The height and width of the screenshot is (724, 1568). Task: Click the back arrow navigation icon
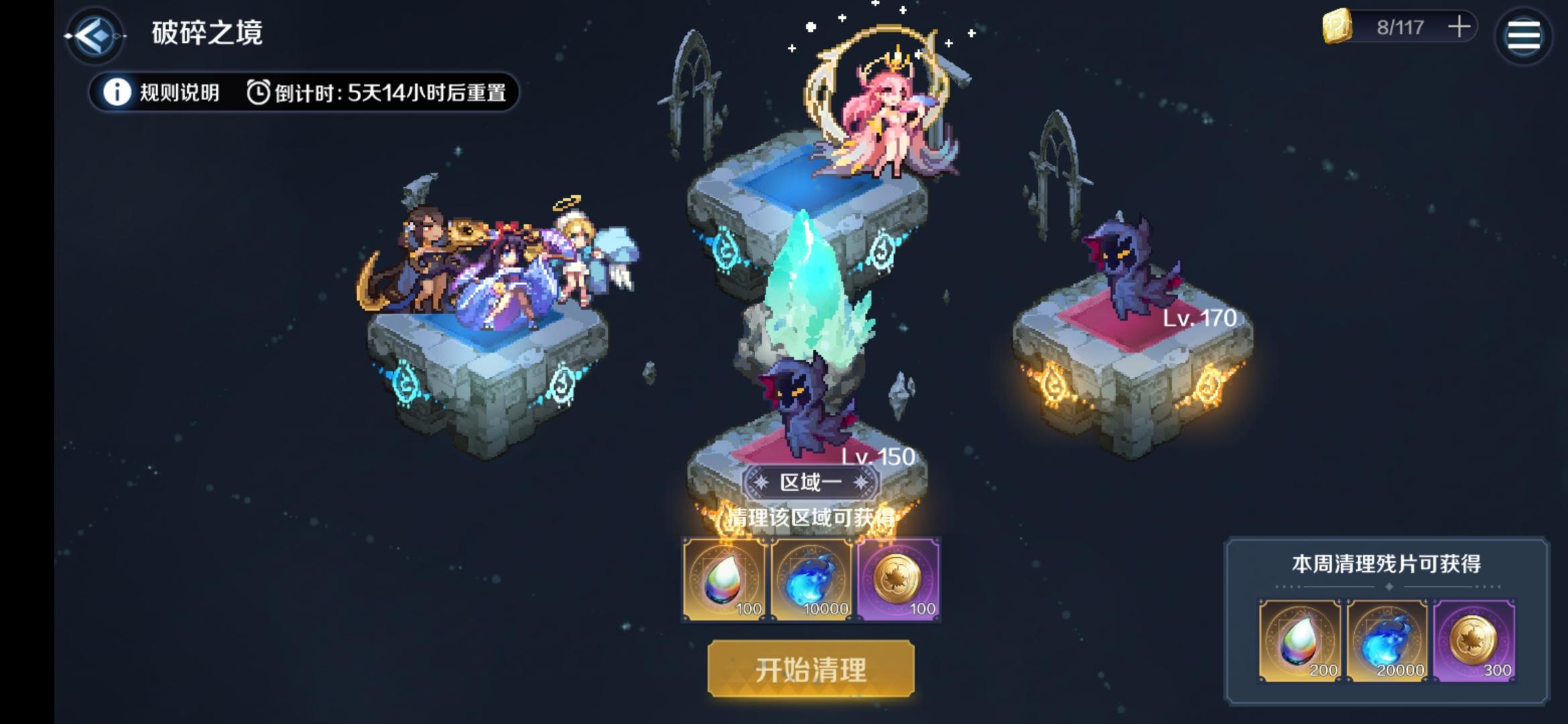96,35
